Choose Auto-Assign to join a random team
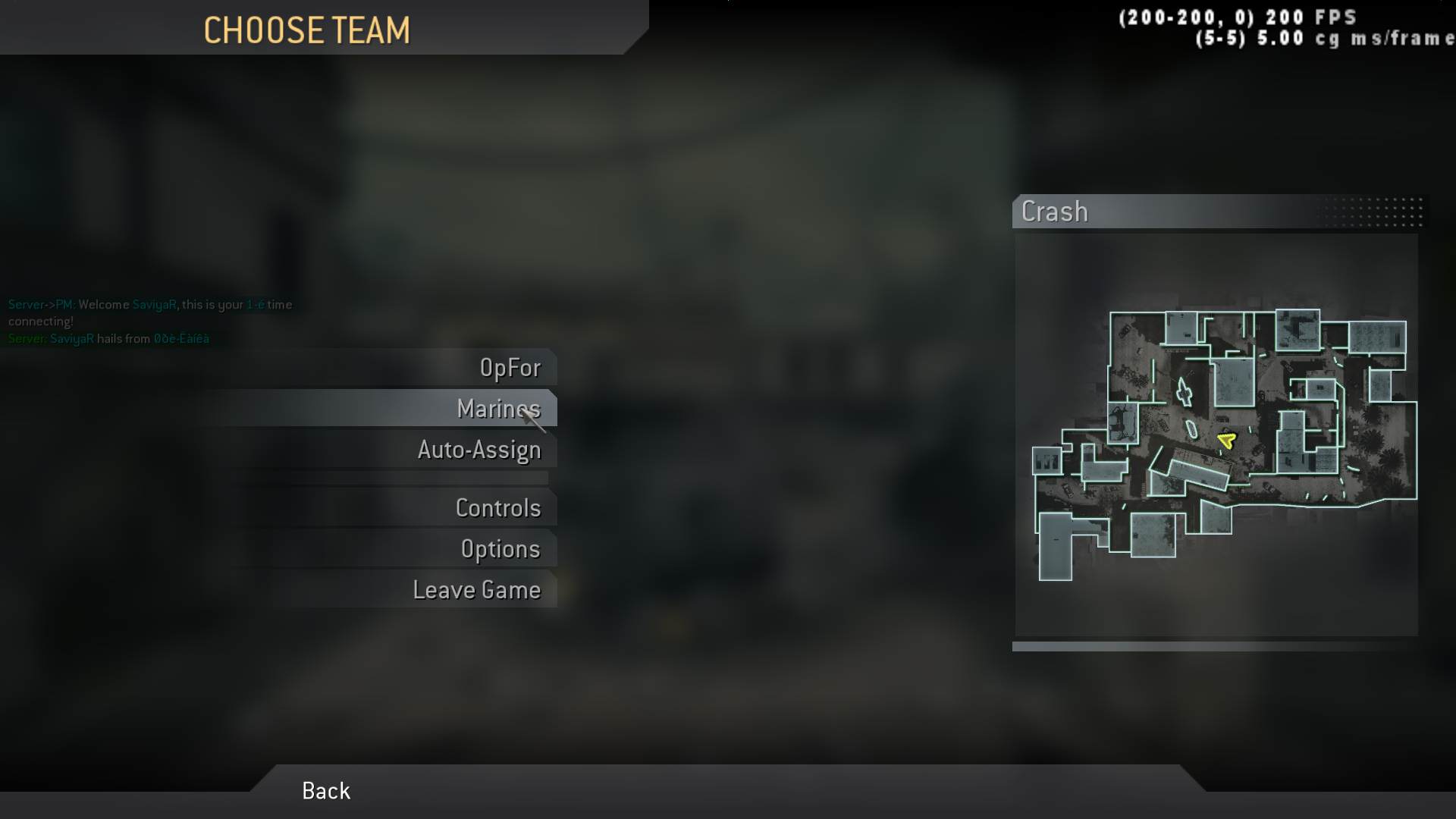This screenshot has width=1456, height=819. point(479,450)
